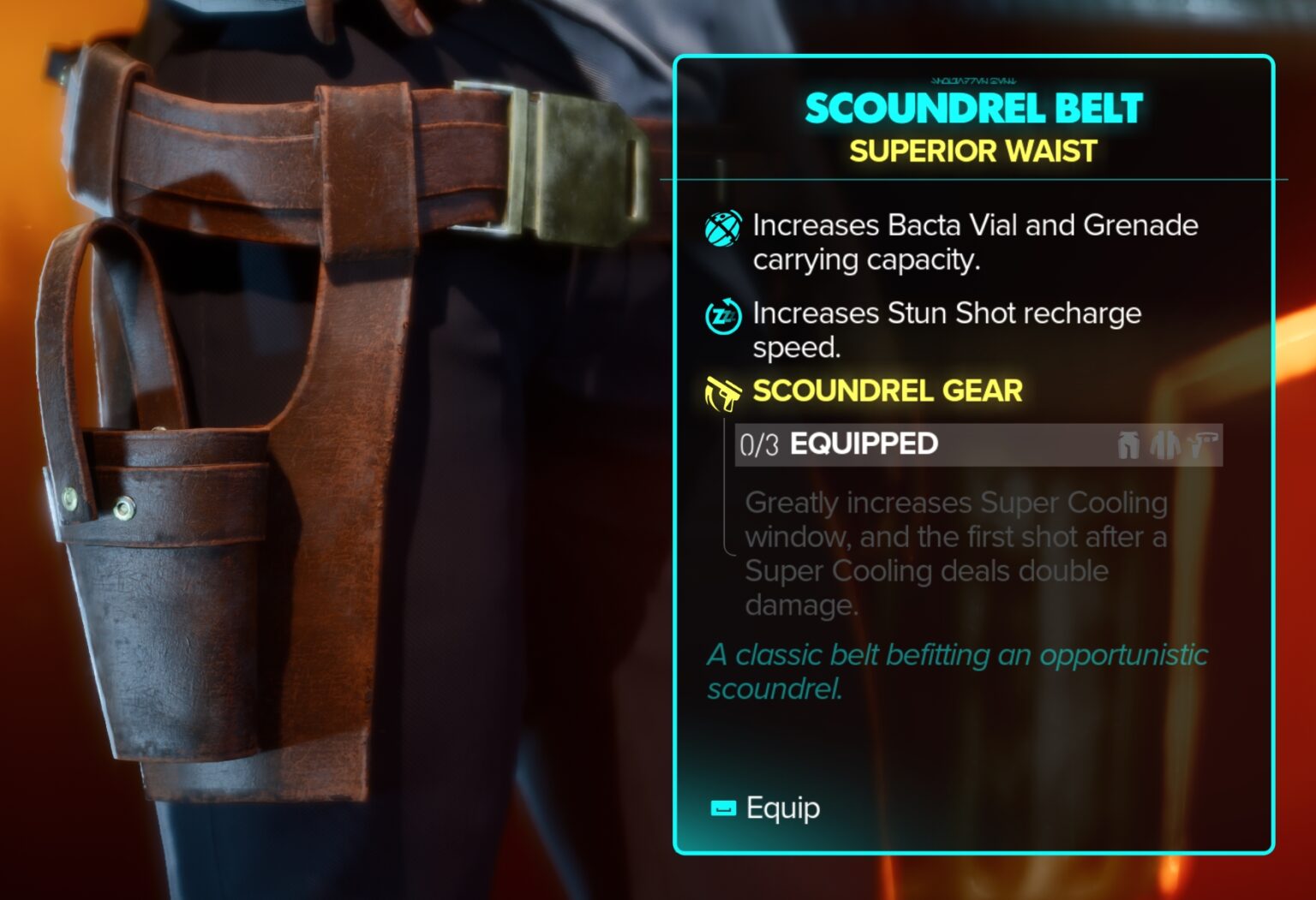Screen dimensions: 1316x900
Task: Expand the 0/3 EQUIPPED section
Action: pos(864,444)
